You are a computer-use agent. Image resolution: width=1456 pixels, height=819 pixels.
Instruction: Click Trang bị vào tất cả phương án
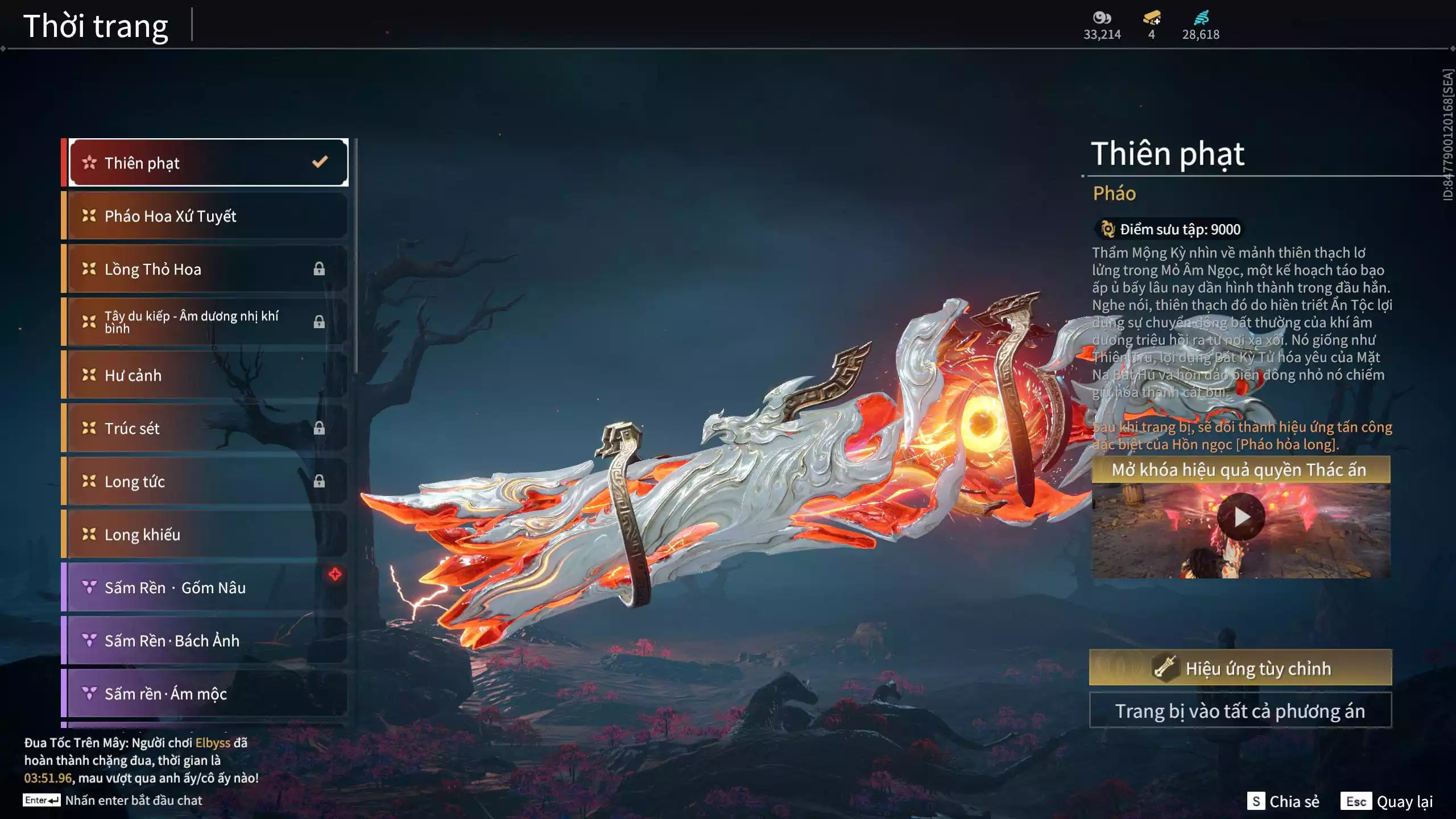pyautogui.click(x=1240, y=711)
